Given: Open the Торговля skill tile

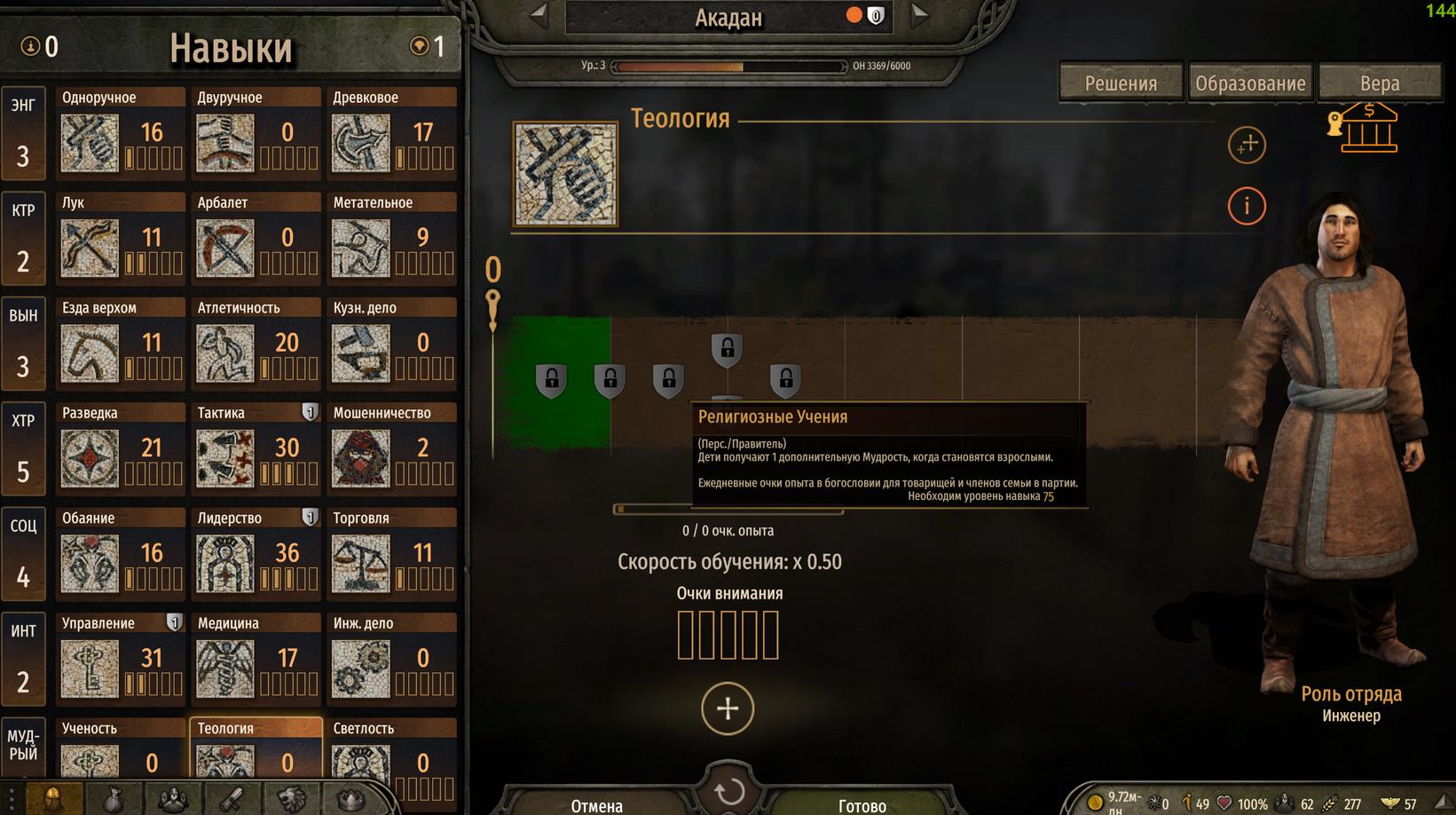Looking at the screenshot, I should [x=391, y=554].
